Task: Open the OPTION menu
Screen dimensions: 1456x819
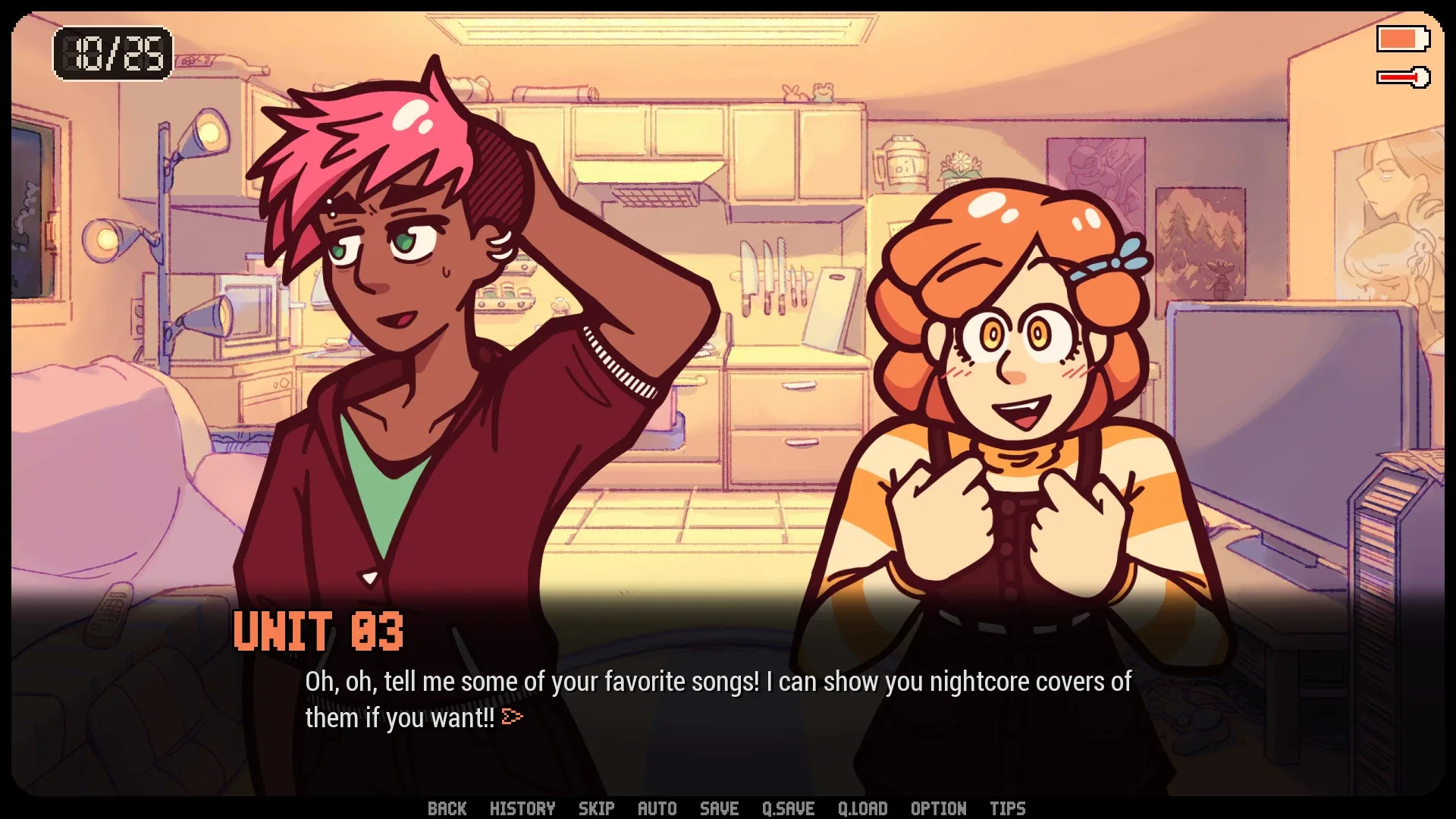Action: point(938,808)
